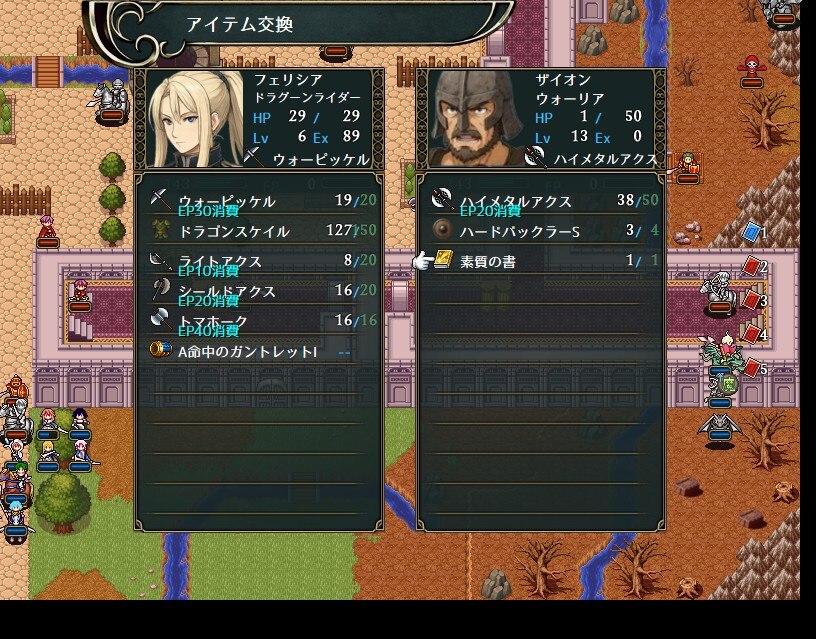Image resolution: width=816 pixels, height=639 pixels.
Task: Choose the ハードバックラーS shield row
Action: pos(540,231)
